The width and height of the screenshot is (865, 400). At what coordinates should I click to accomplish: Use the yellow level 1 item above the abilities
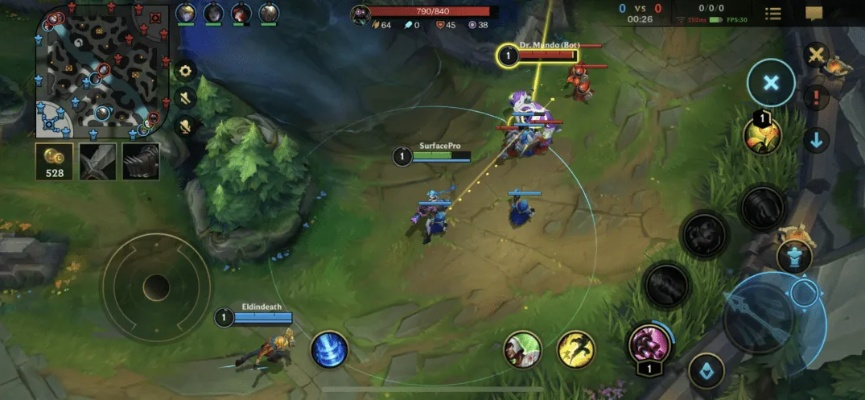[x=763, y=135]
